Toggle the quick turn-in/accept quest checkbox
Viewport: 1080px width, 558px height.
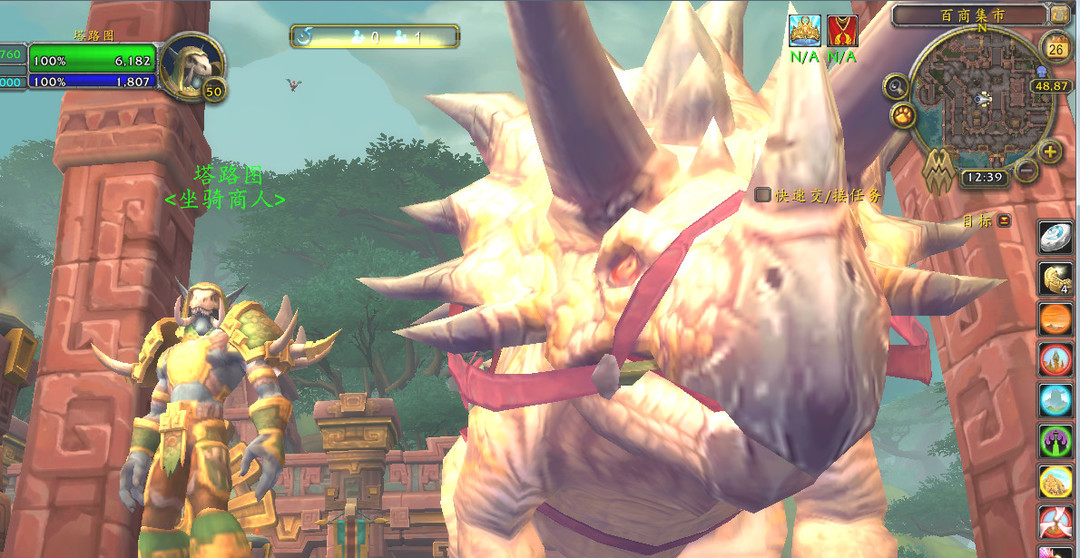763,195
